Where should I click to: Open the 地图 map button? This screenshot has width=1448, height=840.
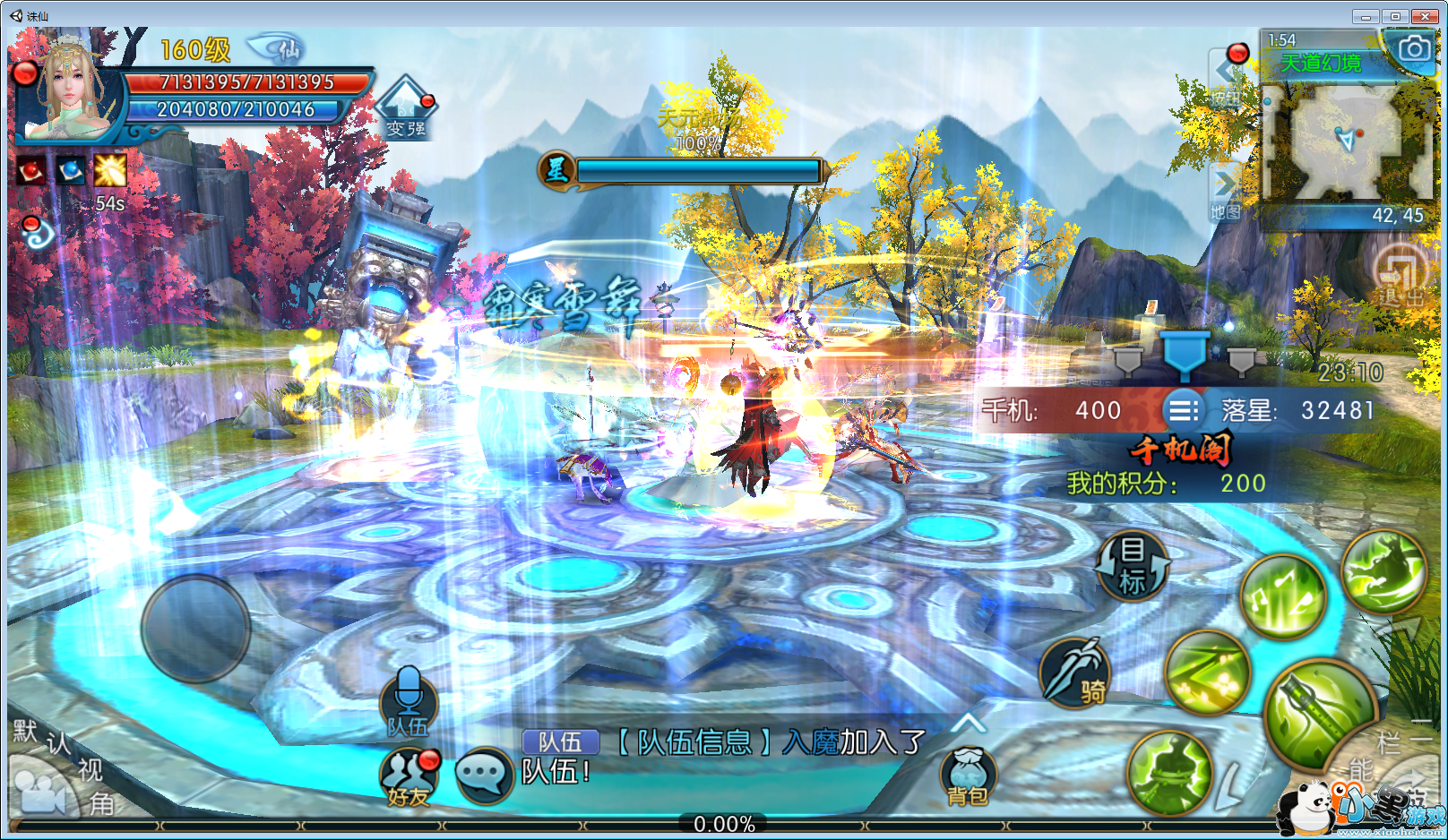[x=1225, y=193]
